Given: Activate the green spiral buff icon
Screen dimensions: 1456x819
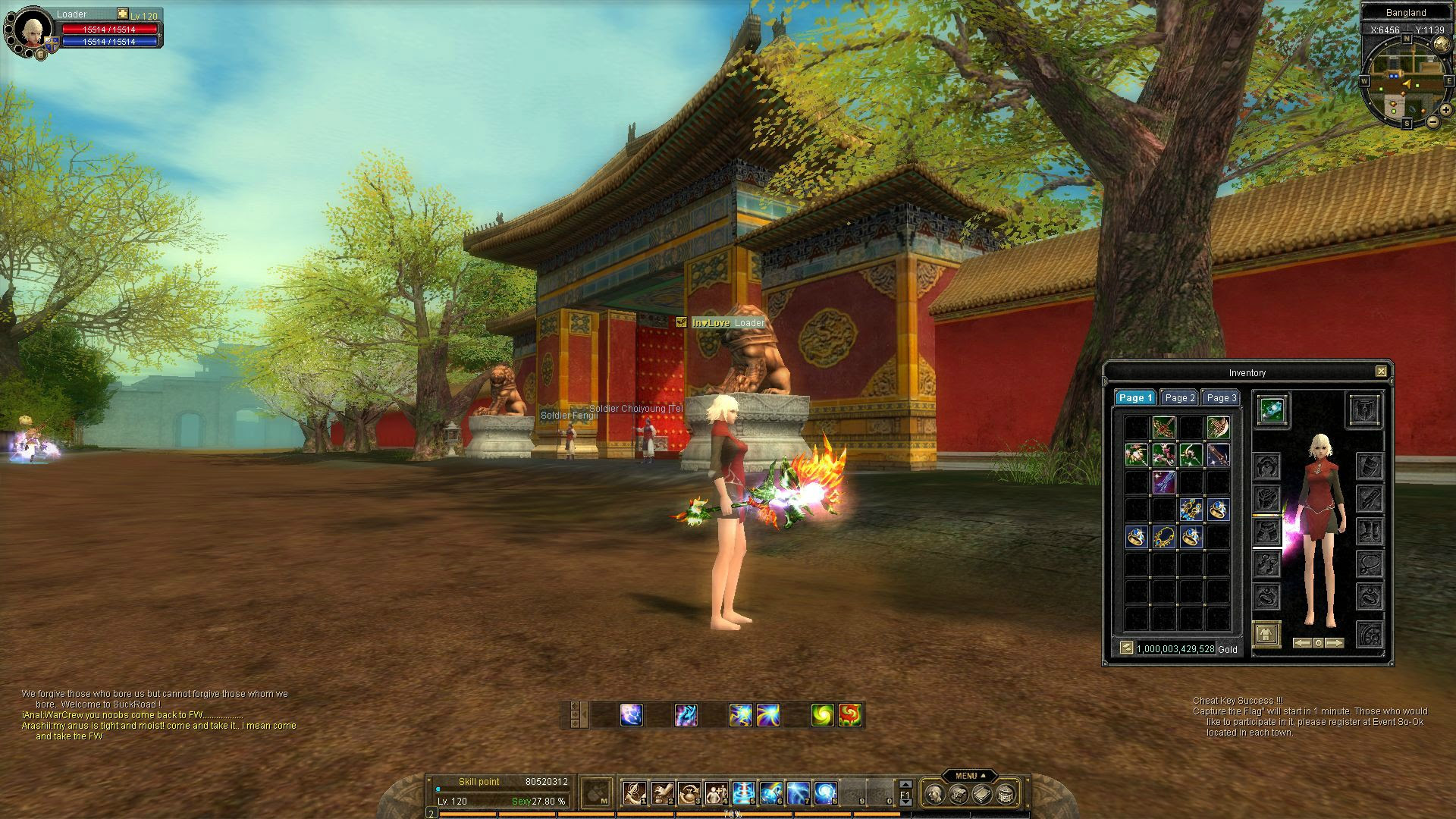Looking at the screenshot, I should point(822,714).
